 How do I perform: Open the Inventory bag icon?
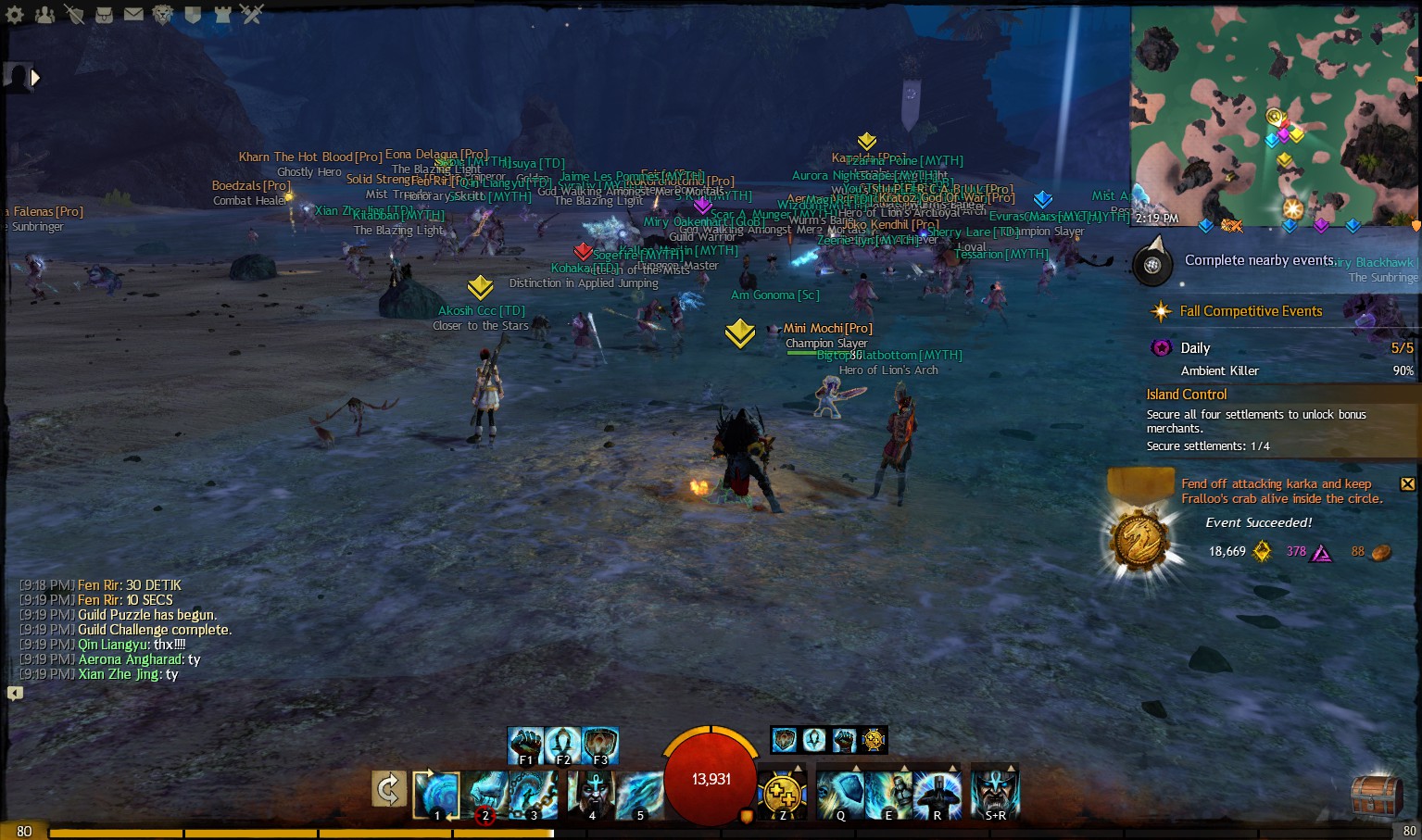click(x=104, y=15)
